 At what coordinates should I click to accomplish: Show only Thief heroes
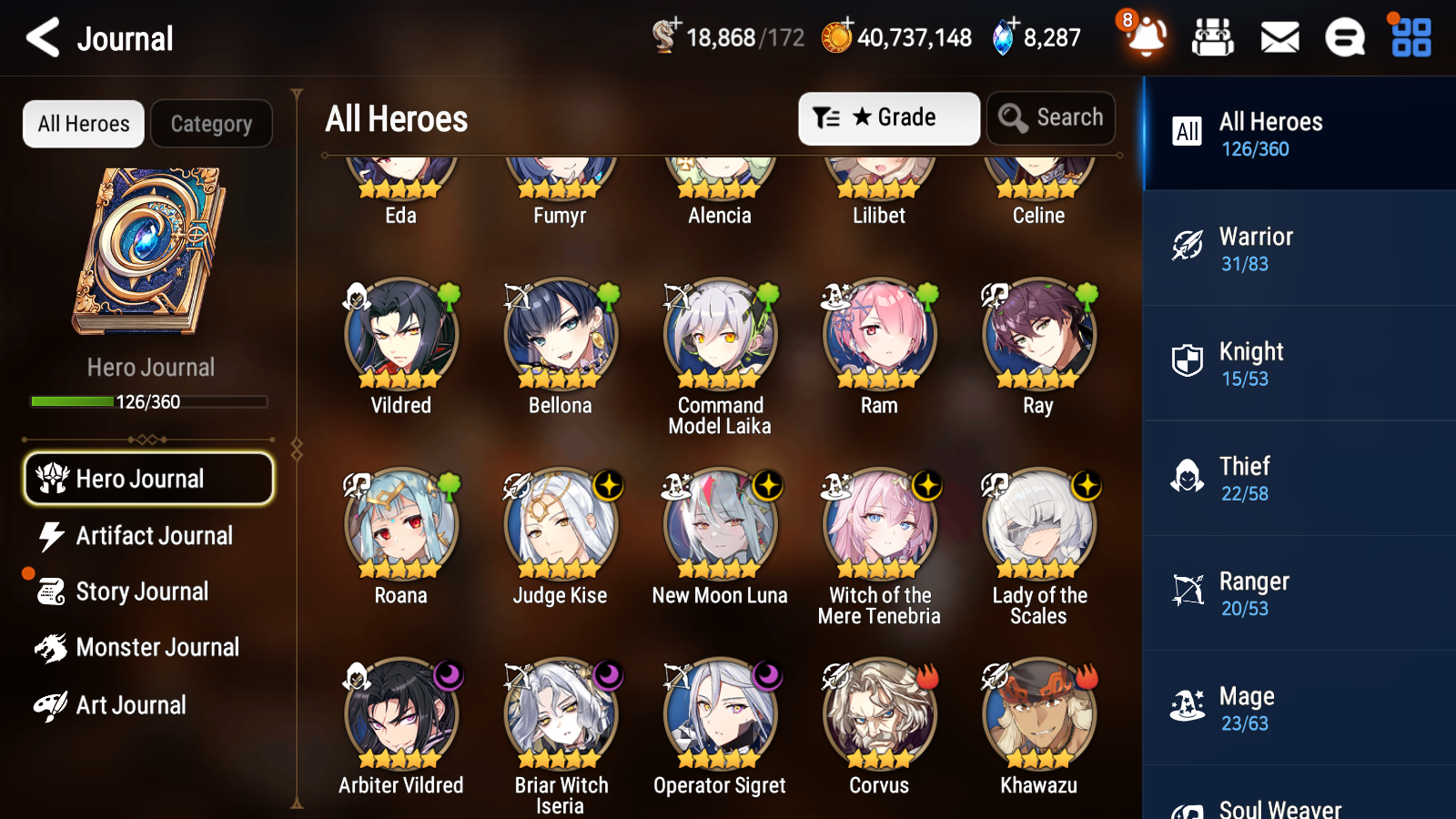point(1299,478)
